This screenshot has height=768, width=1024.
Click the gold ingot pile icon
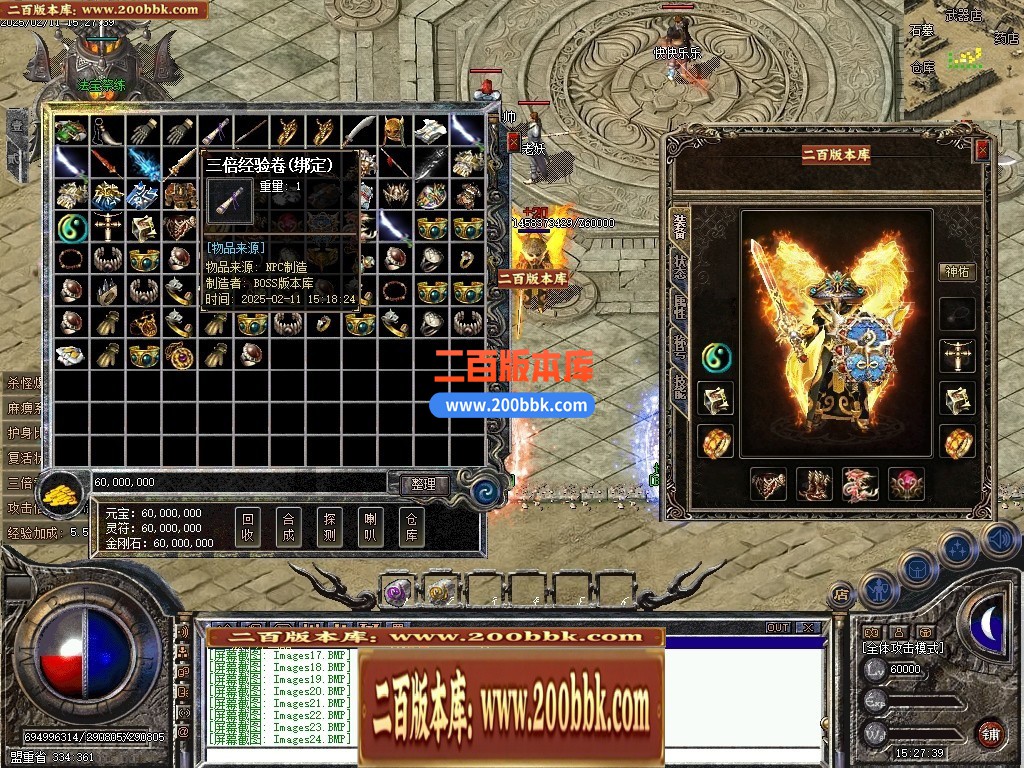pyautogui.click(x=68, y=494)
